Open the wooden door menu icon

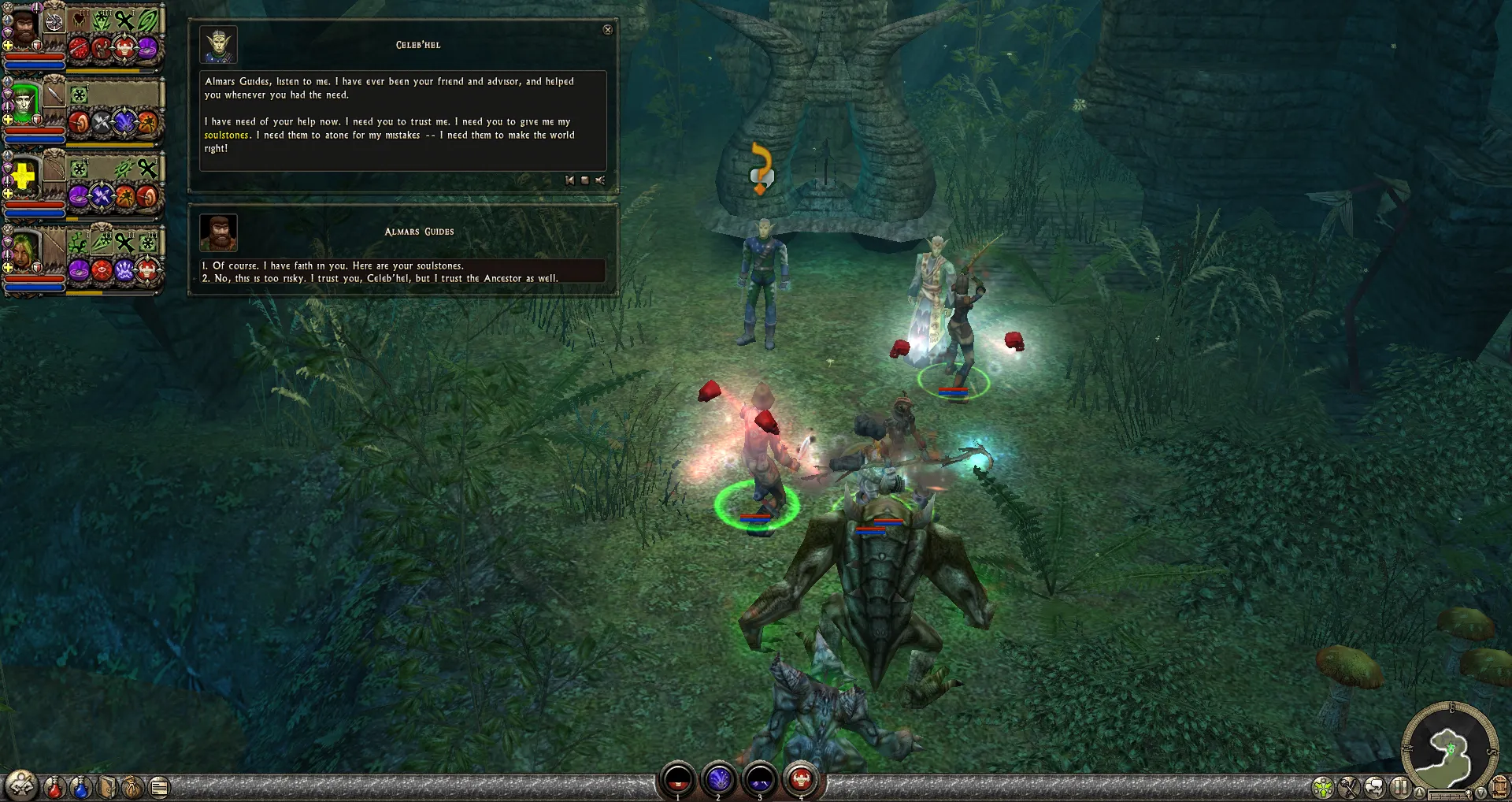coord(1499,787)
